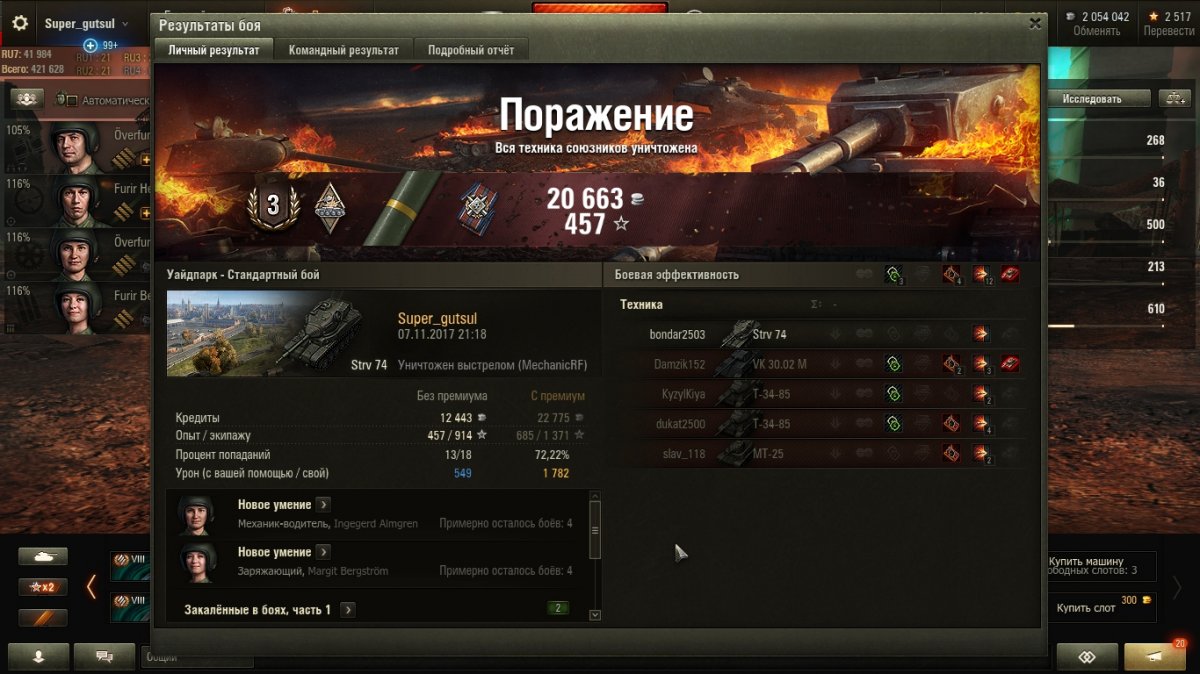The width and height of the screenshot is (1200, 674).
Task: Open new skill for Ingegerd Almgren
Action: click(x=323, y=505)
